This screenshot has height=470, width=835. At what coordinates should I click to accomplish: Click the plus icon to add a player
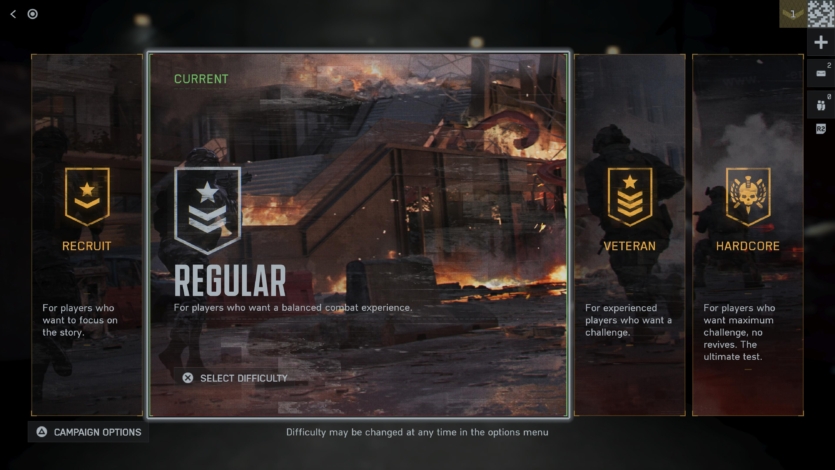(x=821, y=43)
